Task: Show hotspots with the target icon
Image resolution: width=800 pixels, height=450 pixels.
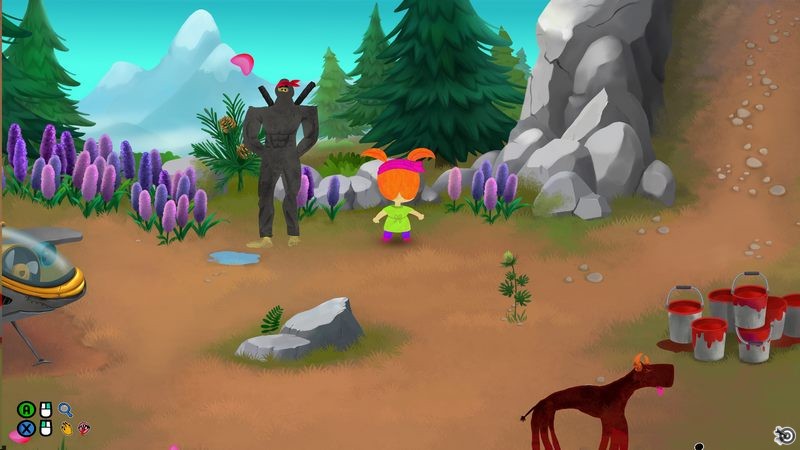Action: tap(785, 434)
